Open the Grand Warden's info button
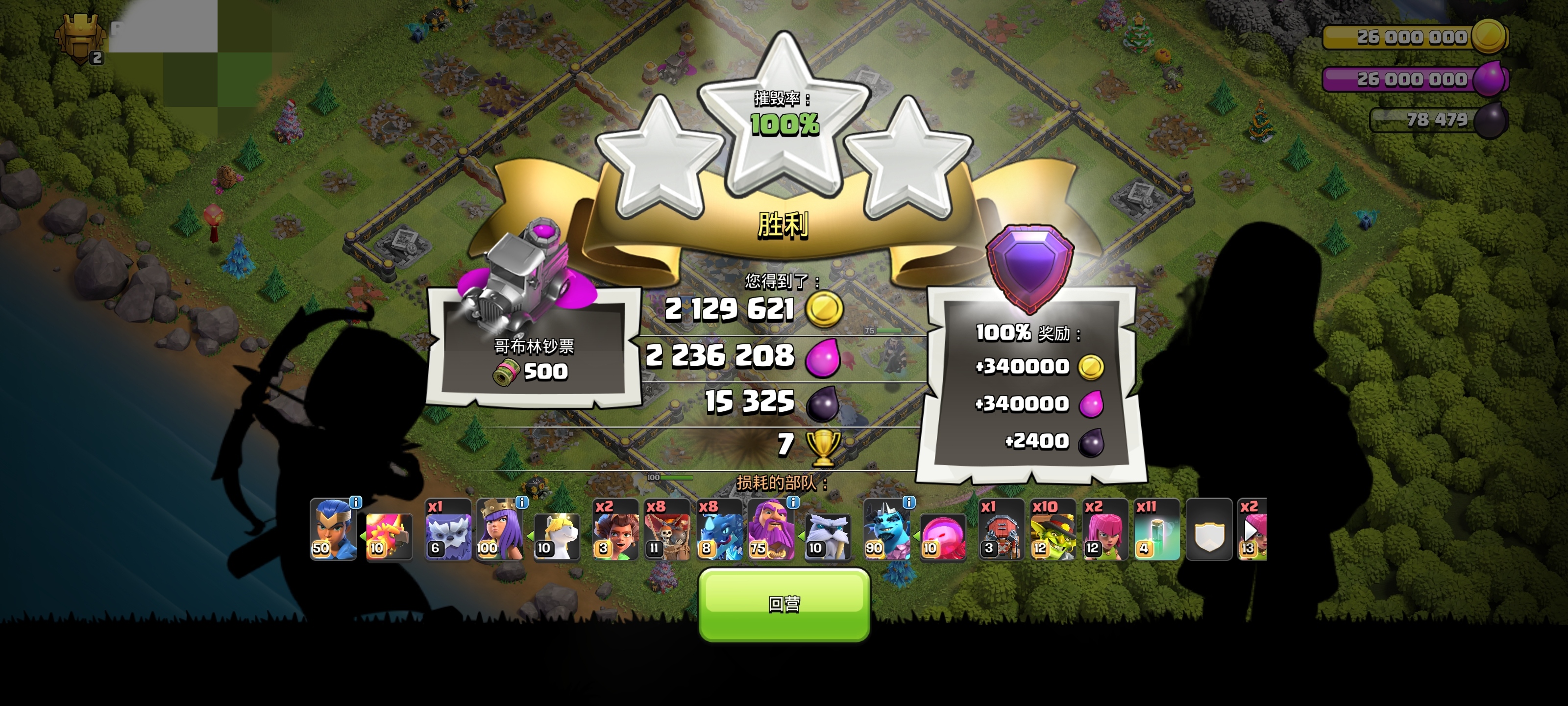Screen dimensions: 1568x706 [792, 503]
